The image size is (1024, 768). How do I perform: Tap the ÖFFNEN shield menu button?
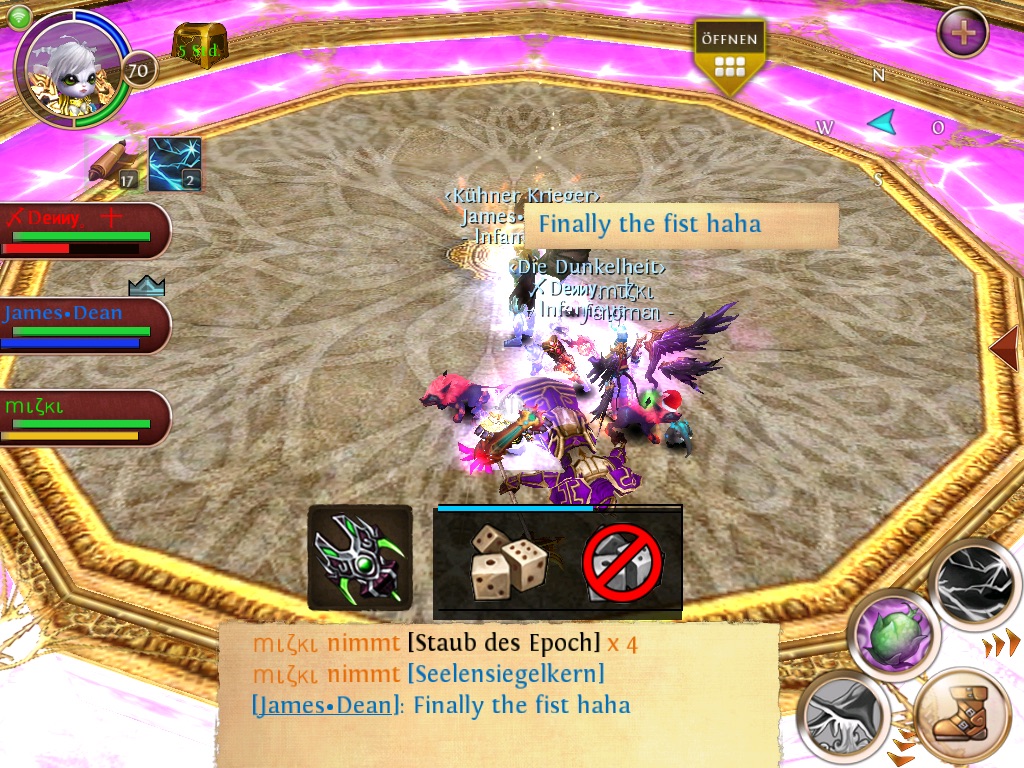click(730, 56)
